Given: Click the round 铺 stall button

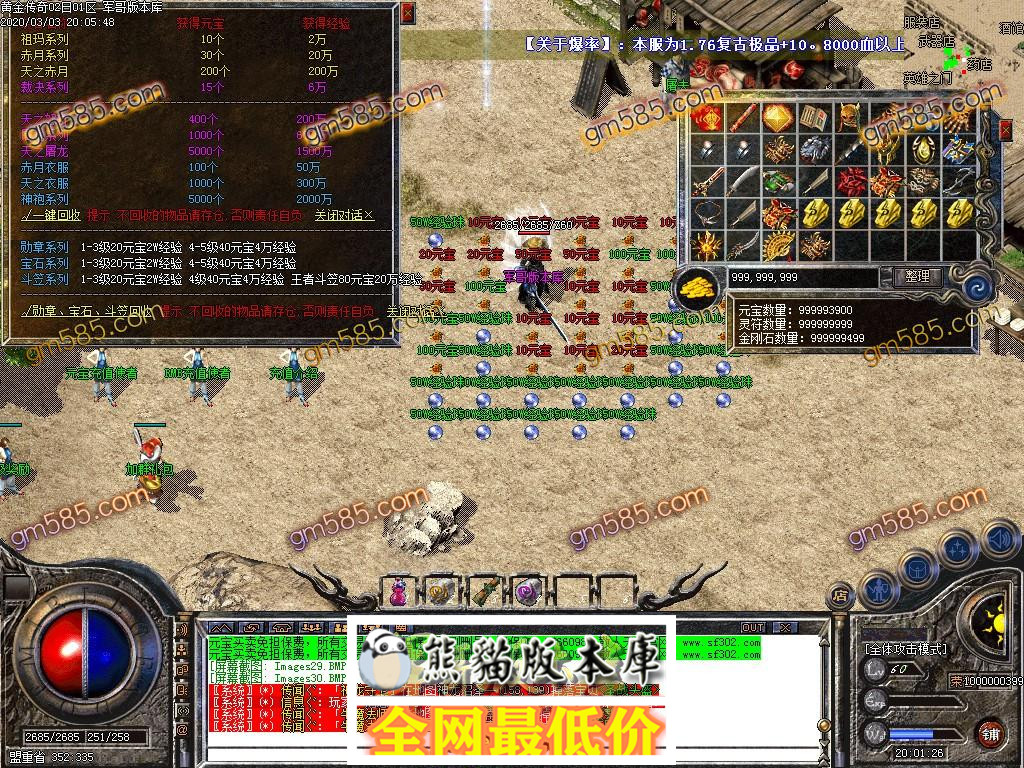Looking at the screenshot, I should (990, 731).
